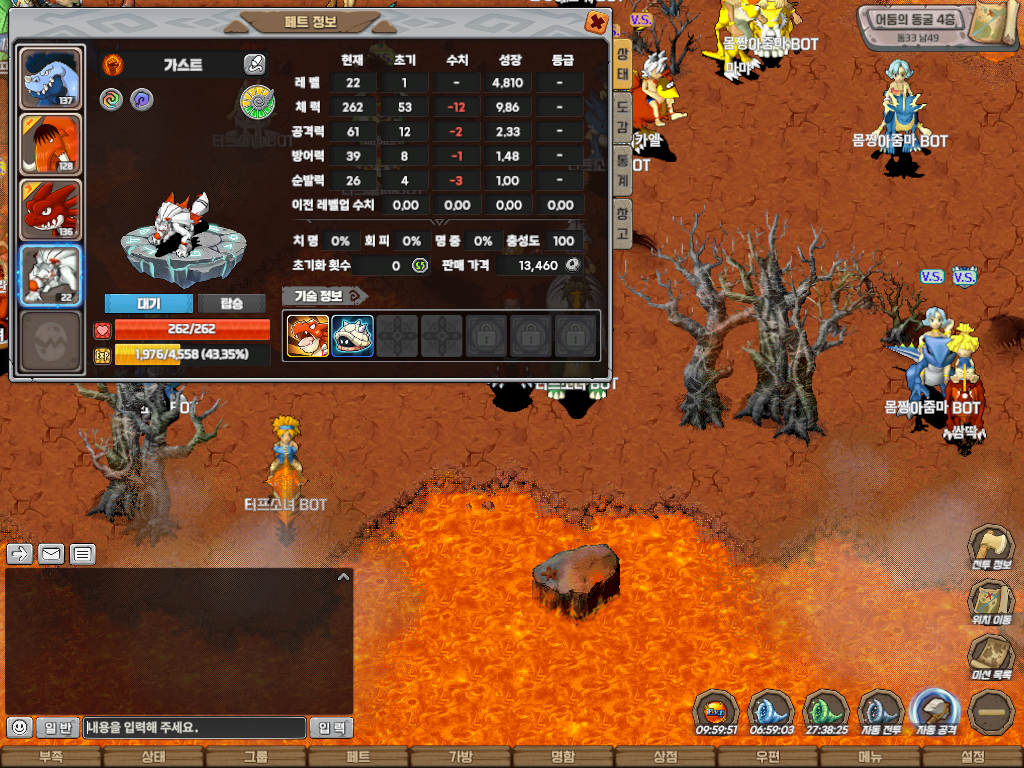The width and height of the screenshot is (1024, 768).
Task: Choose the red dragon pet level 136
Action: click(50, 210)
